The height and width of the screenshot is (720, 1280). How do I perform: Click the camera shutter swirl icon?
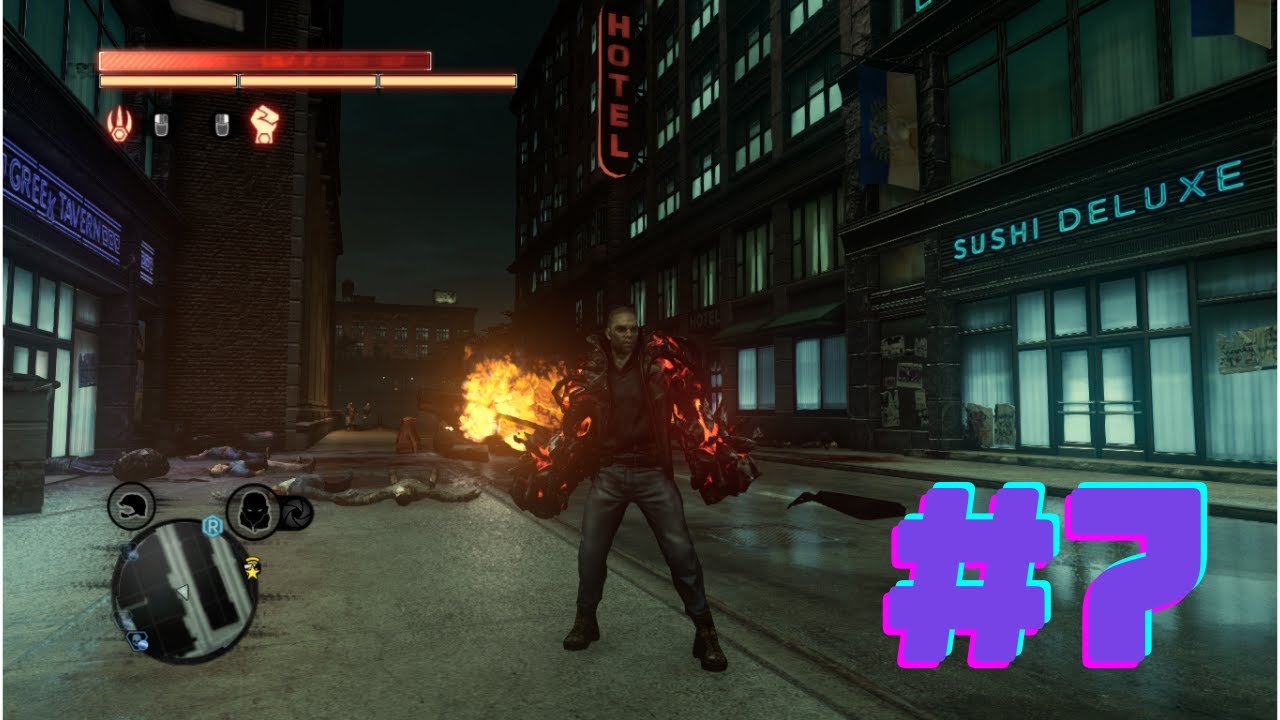pyautogui.click(x=297, y=513)
